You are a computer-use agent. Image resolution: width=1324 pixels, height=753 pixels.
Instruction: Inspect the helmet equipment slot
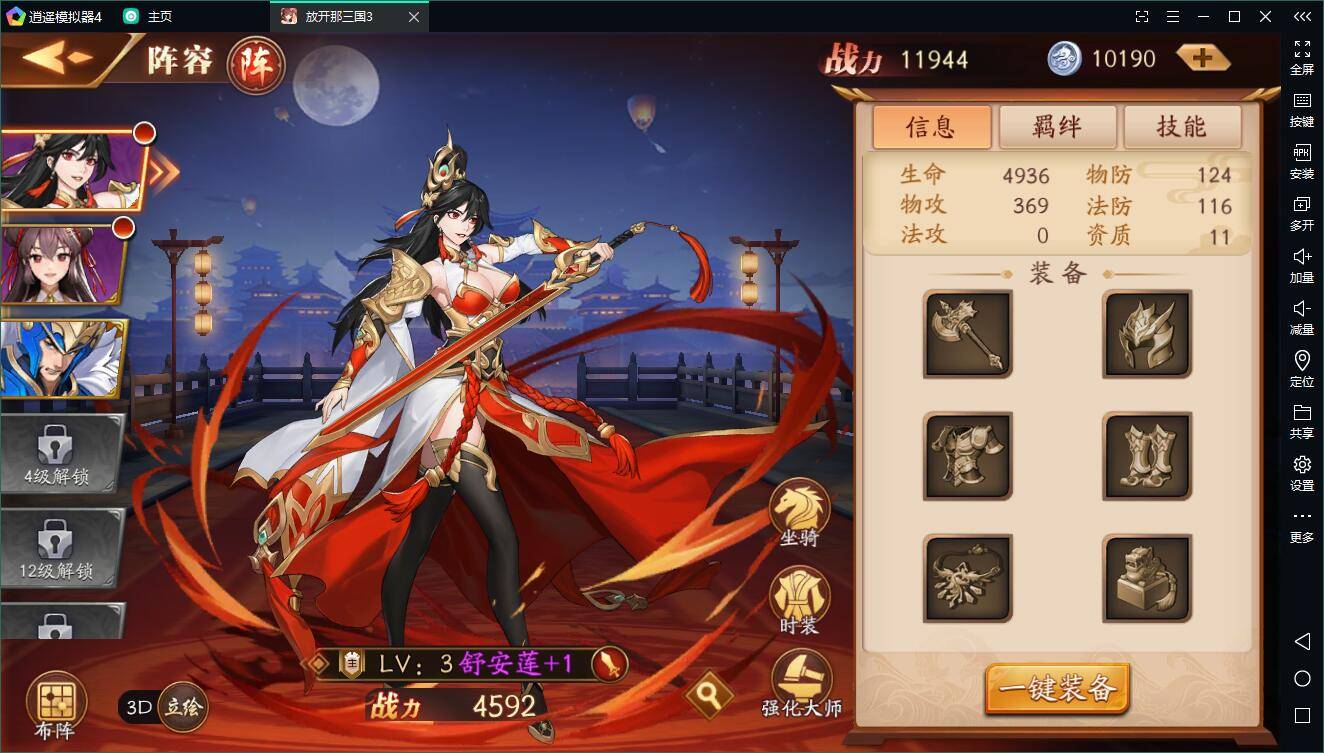pos(1146,335)
